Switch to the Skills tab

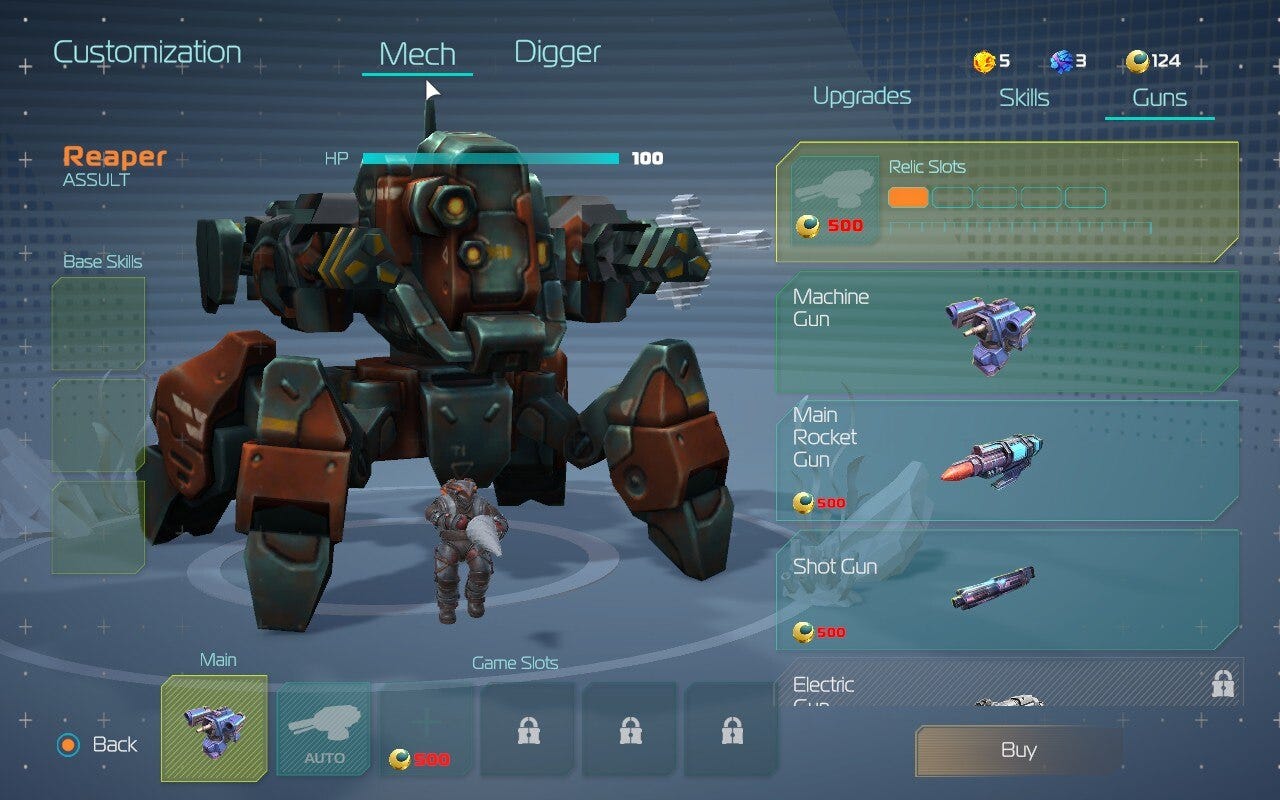pos(1022,96)
